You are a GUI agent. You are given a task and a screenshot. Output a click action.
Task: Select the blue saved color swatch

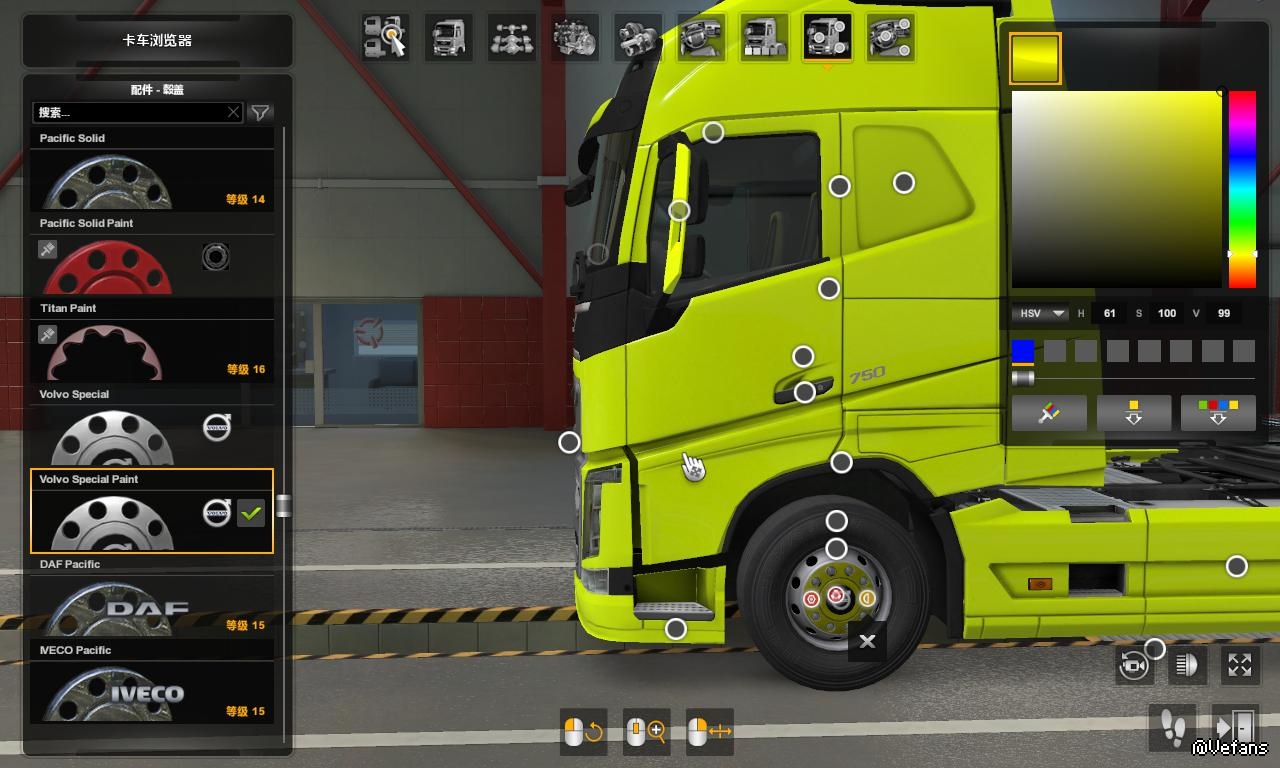1022,351
